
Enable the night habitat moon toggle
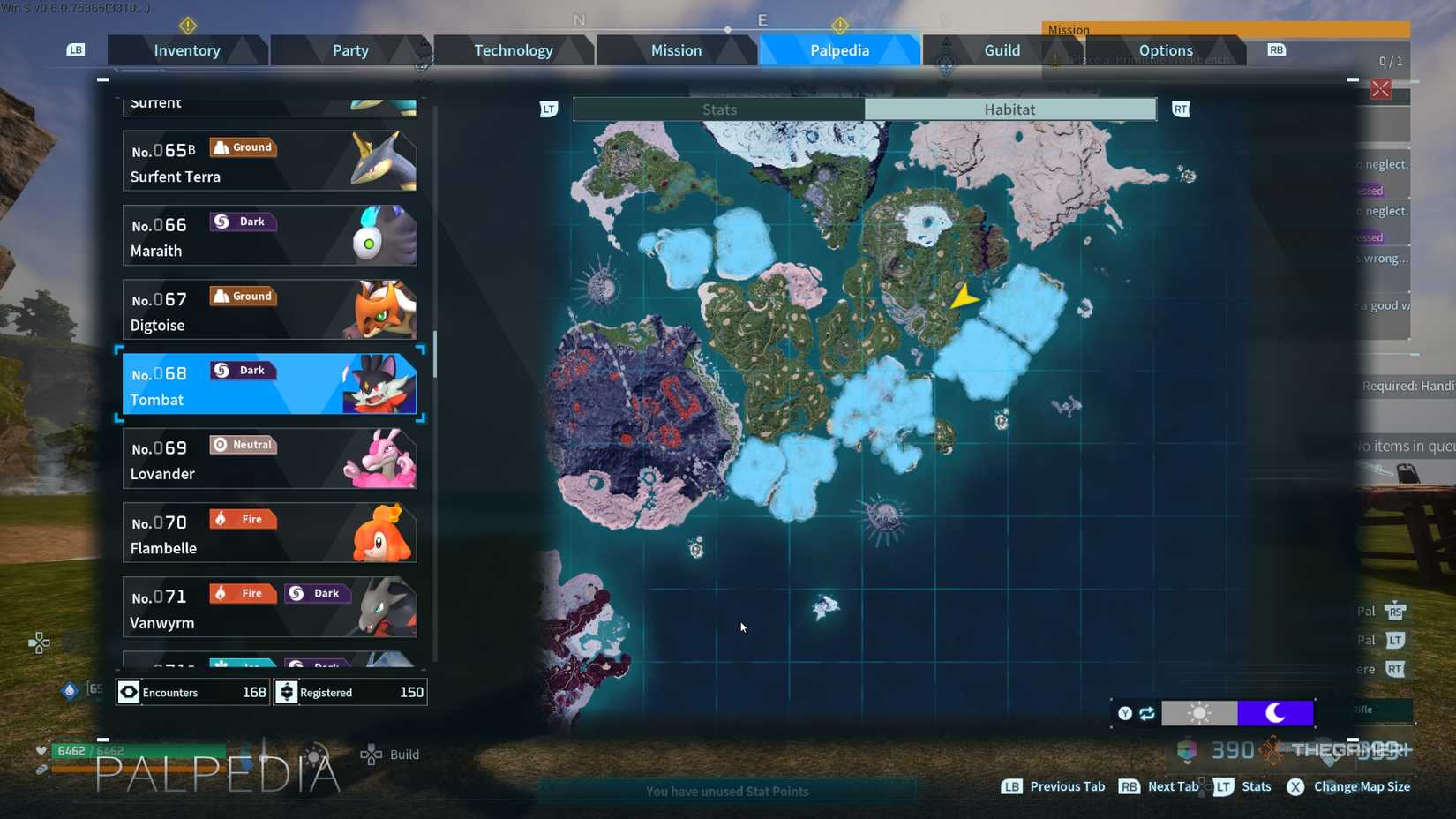(1276, 713)
